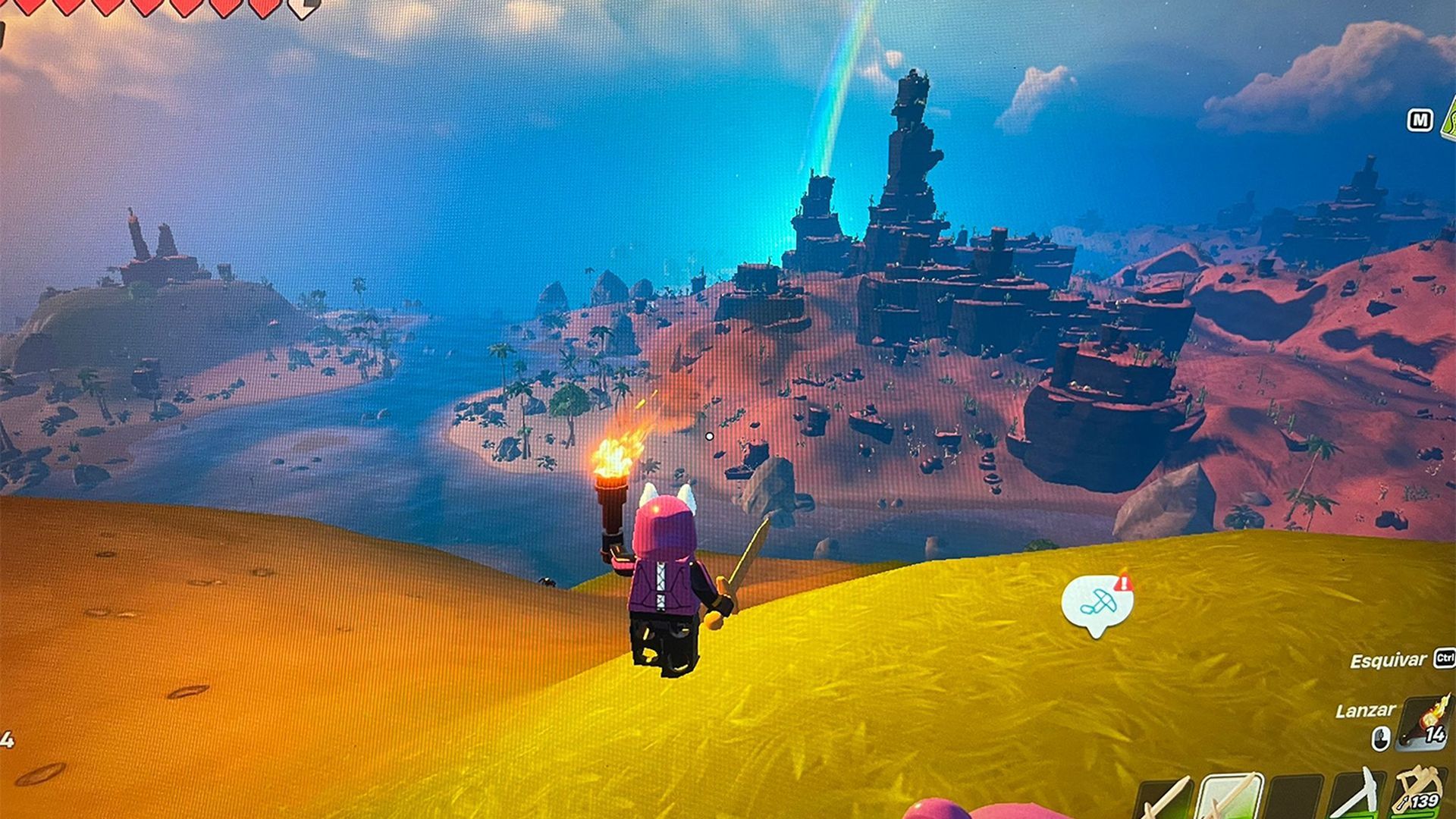Image resolution: width=1456 pixels, height=819 pixels.
Task: Click the half-empty heart at the end of health bar
Action: (x=302, y=8)
